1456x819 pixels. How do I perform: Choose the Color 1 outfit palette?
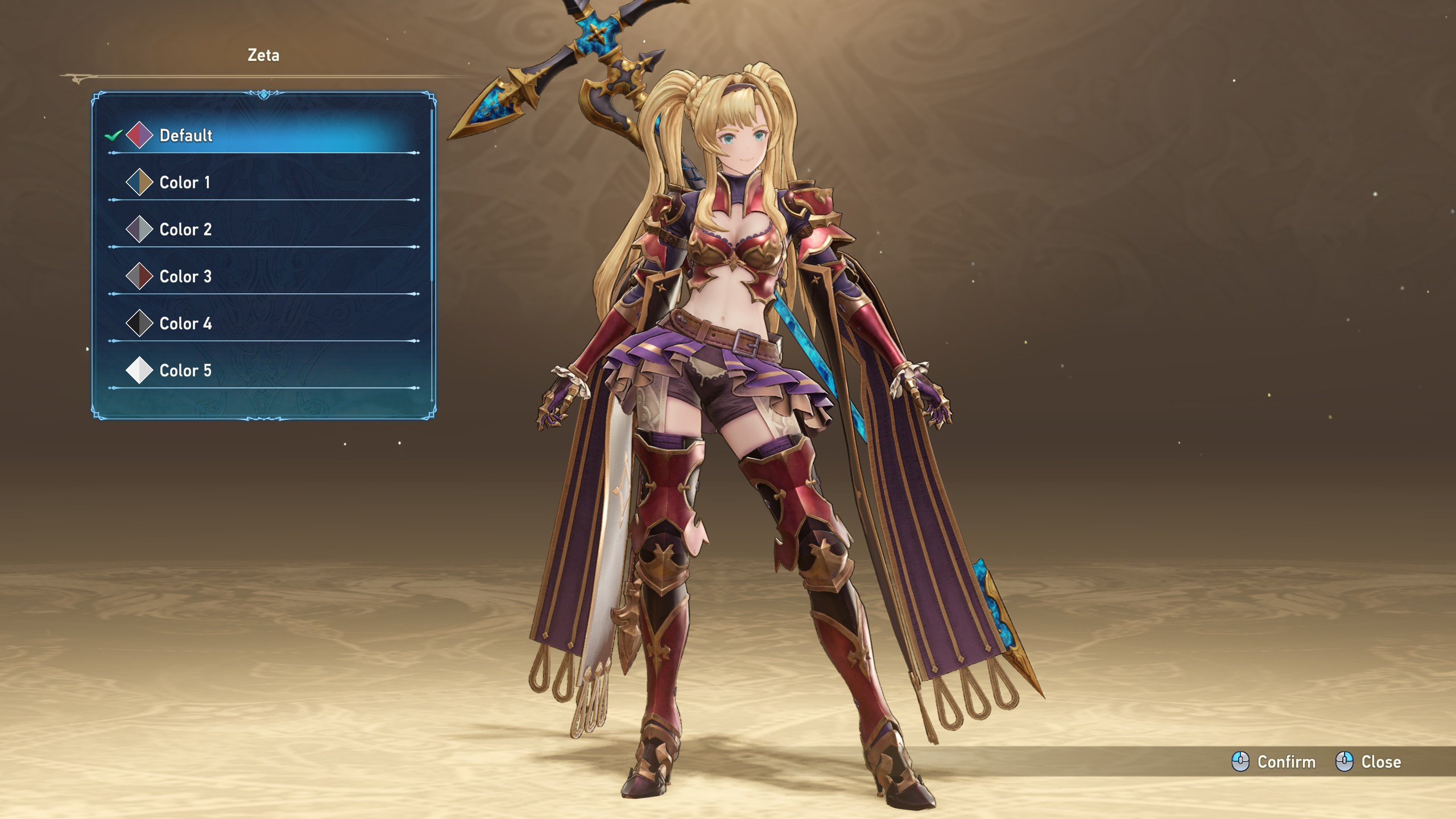[185, 183]
